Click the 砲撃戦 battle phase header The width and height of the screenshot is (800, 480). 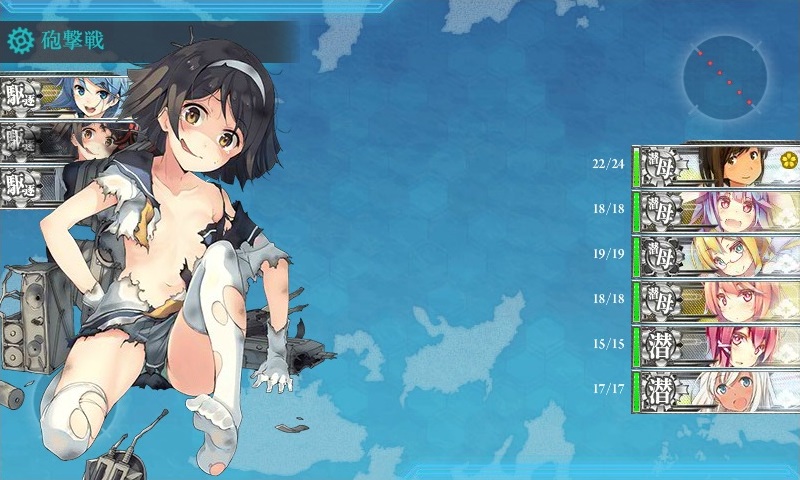tap(80, 41)
